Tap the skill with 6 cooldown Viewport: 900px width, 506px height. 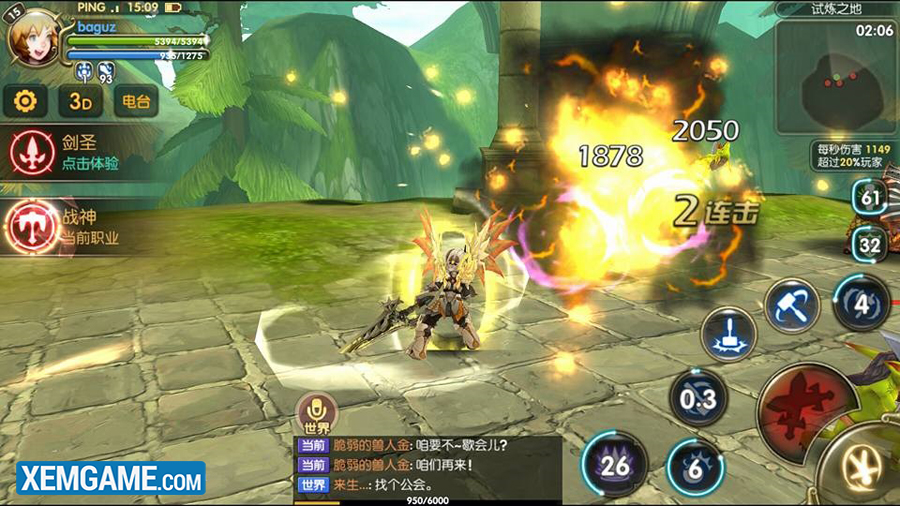pyautogui.click(x=696, y=466)
